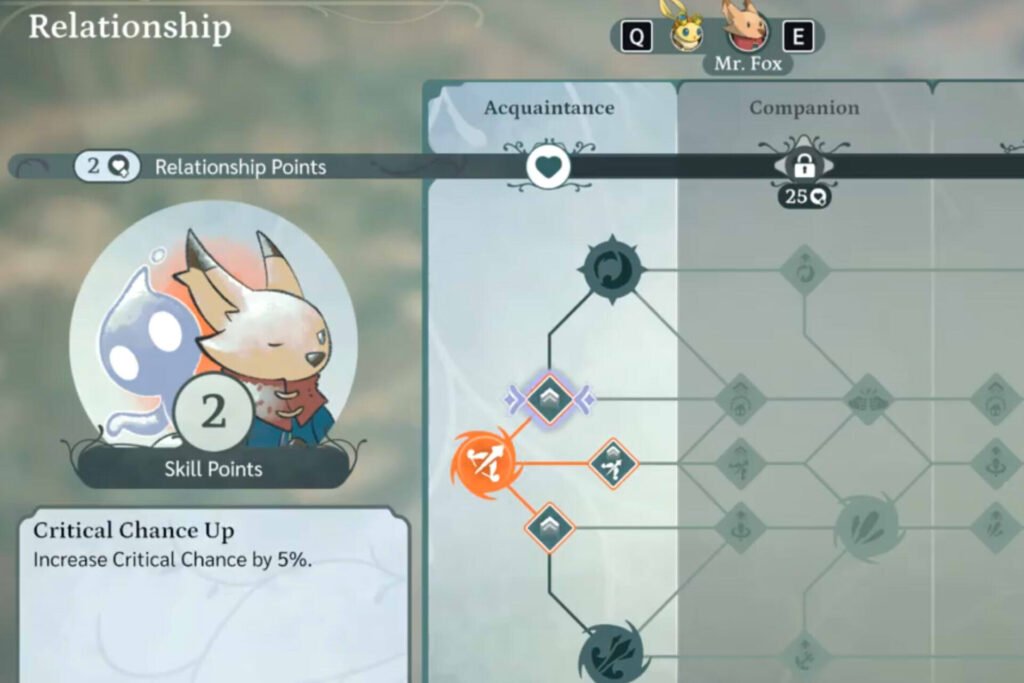Click the heart relationship milestone marker
This screenshot has height=683, width=1024.
(x=548, y=166)
